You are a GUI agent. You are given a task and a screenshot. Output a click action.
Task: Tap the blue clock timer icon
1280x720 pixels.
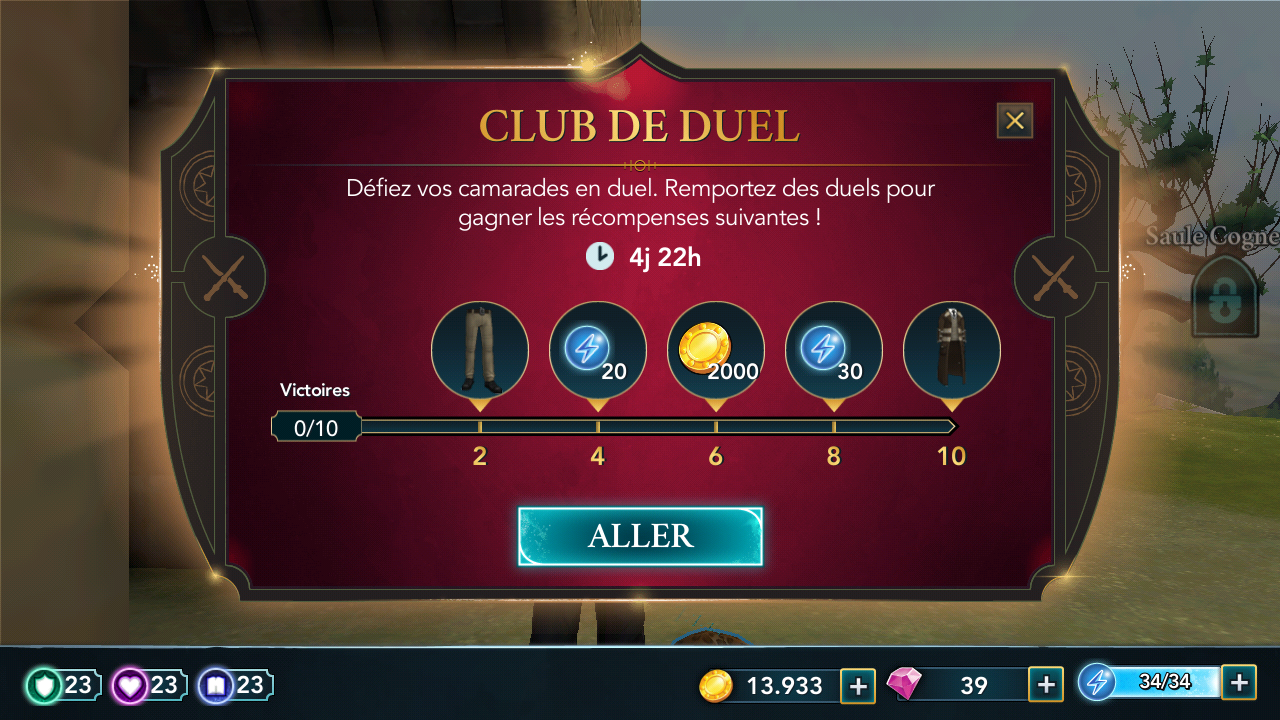(x=599, y=257)
